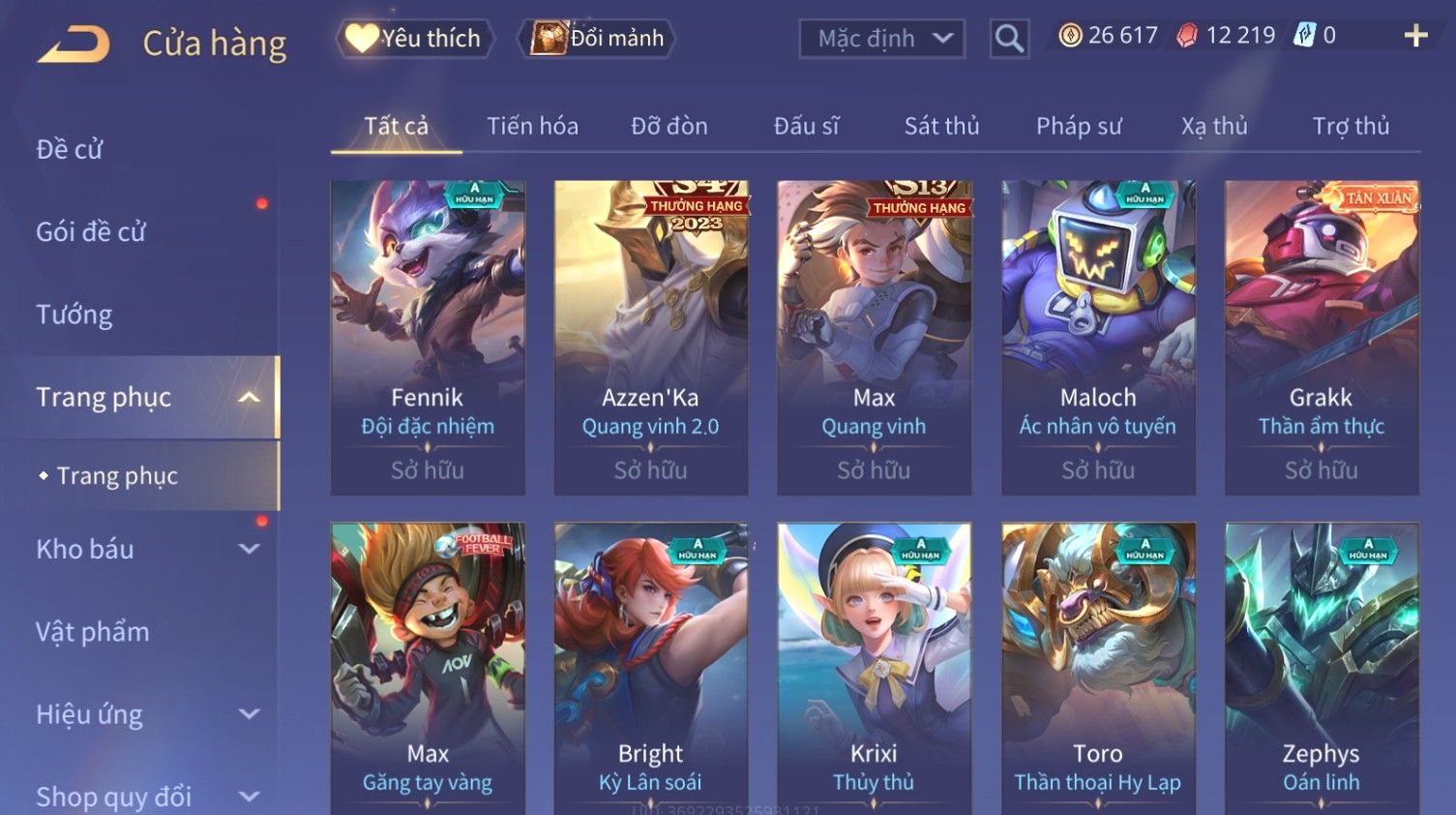Expand the Mặc định sort dropdown
1456x815 pixels.
point(882,39)
